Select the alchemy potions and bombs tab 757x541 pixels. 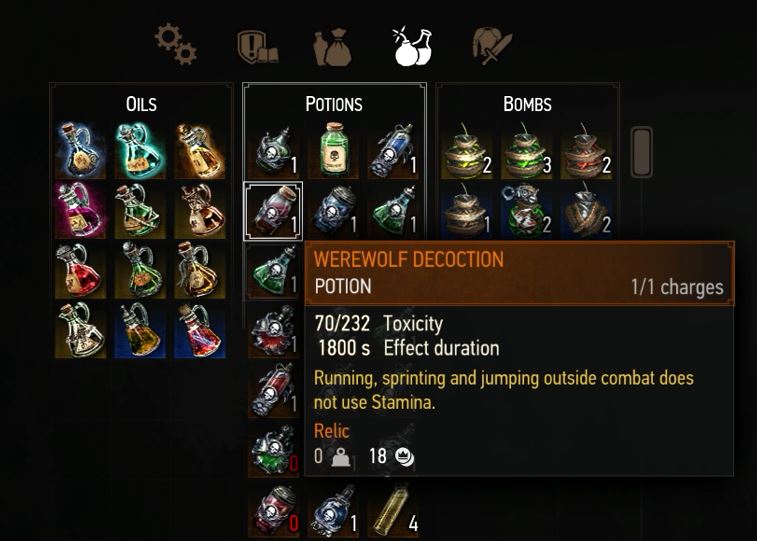click(411, 46)
